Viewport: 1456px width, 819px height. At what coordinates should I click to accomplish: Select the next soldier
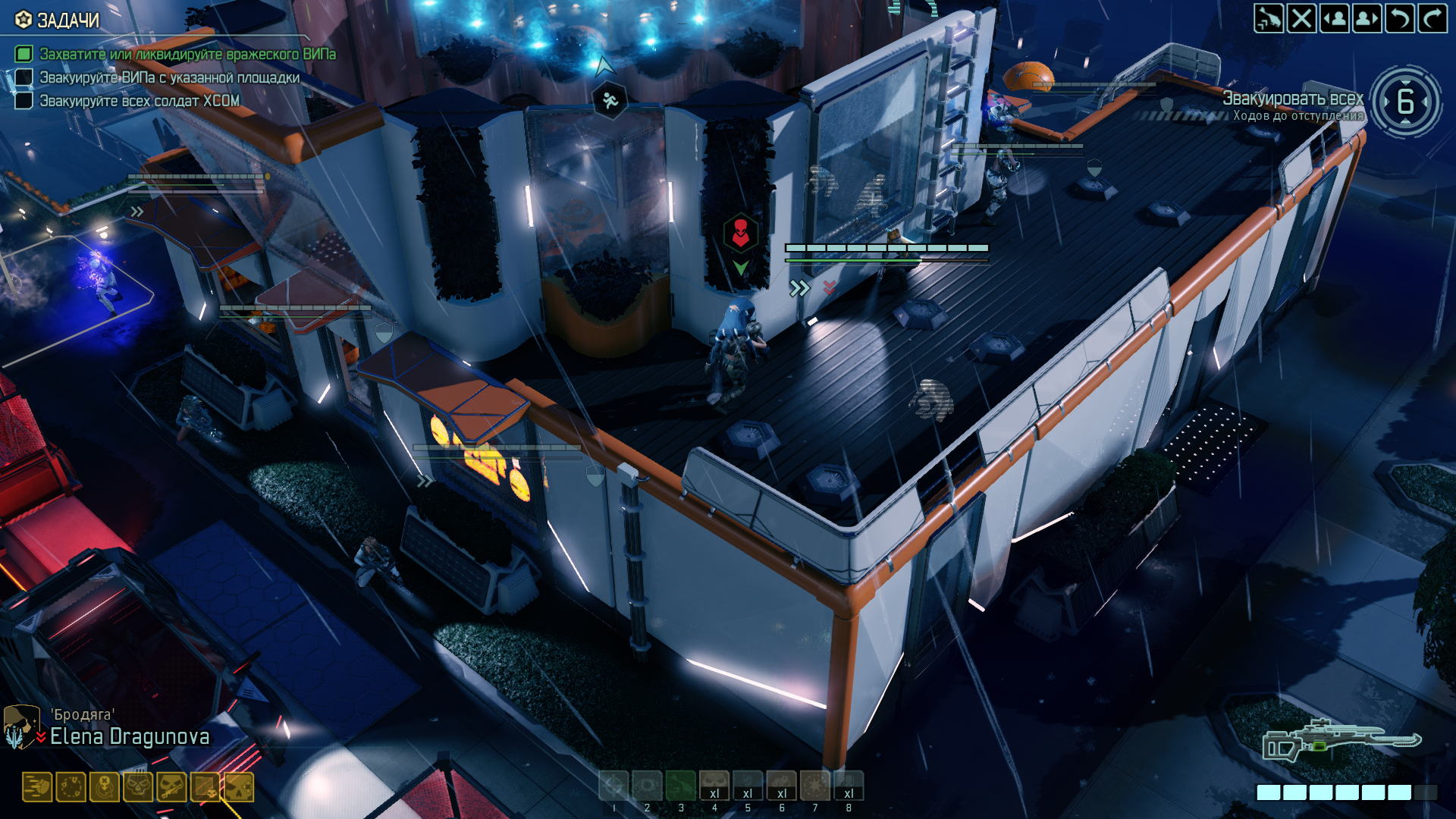tap(1367, 18)
